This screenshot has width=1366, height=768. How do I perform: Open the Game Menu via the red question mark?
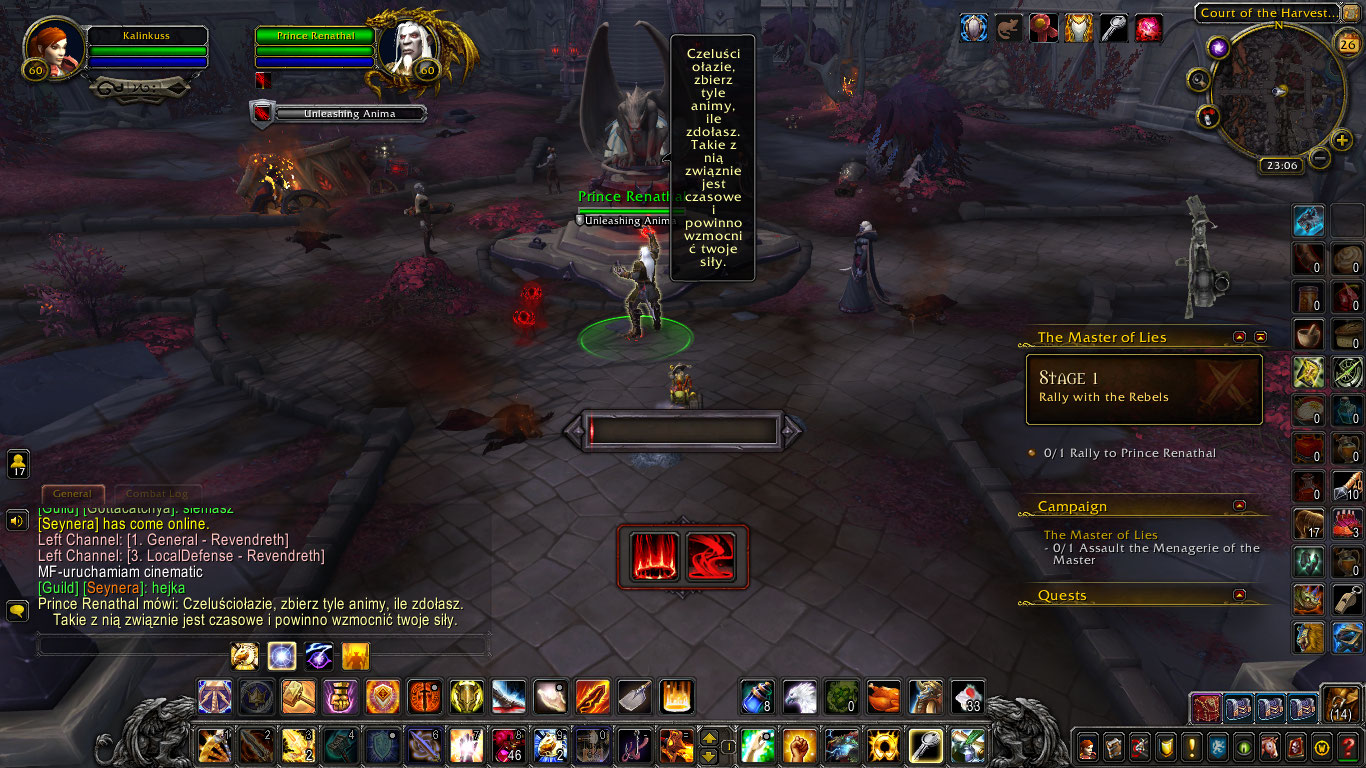(x=1345, y=747)
